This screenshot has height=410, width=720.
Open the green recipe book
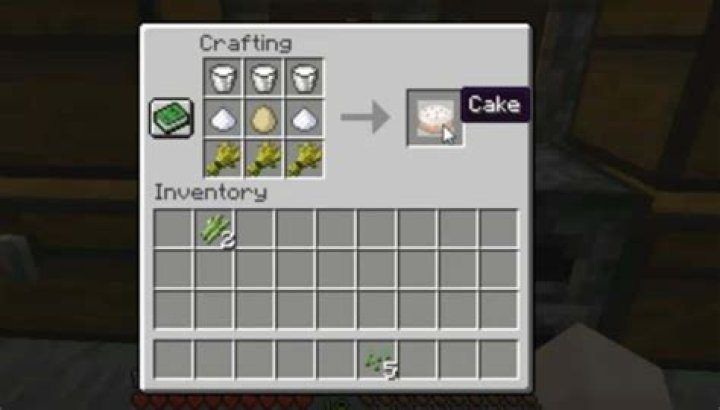point(167,118)
